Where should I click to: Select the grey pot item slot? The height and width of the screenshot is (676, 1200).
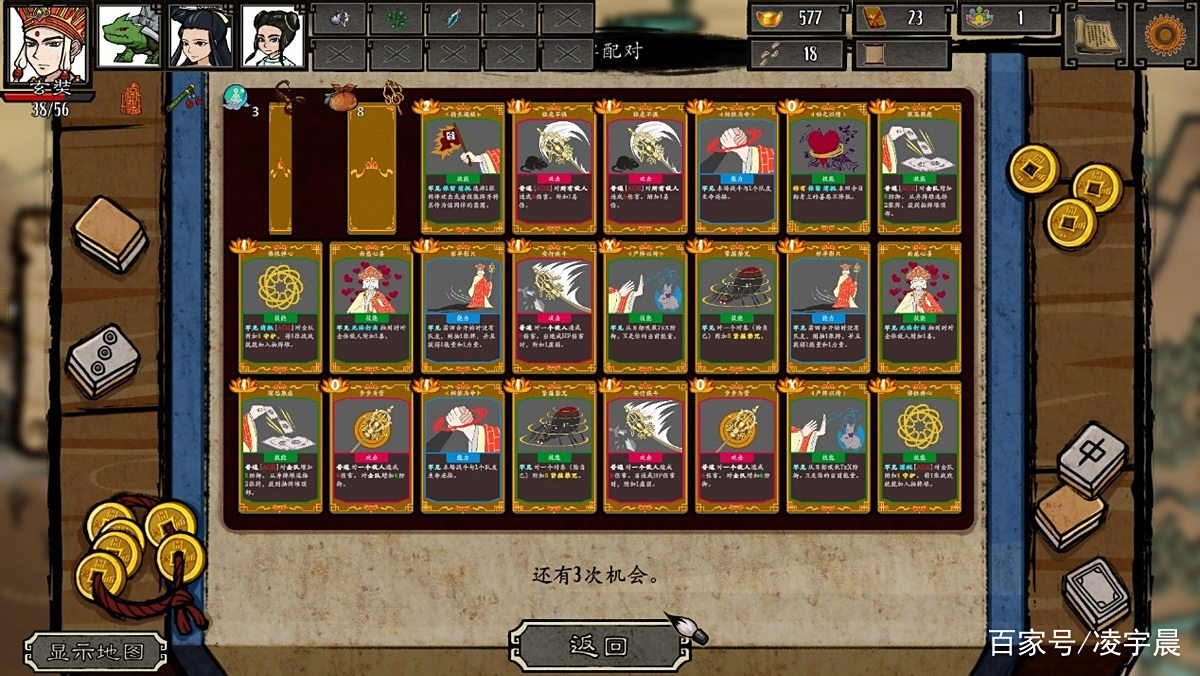pos(340,18)
